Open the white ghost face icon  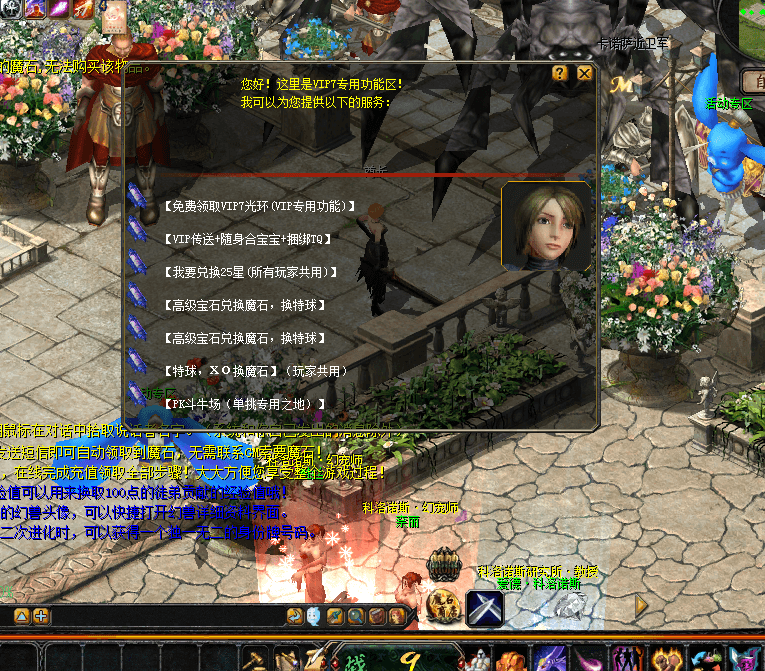click(315, 616)
